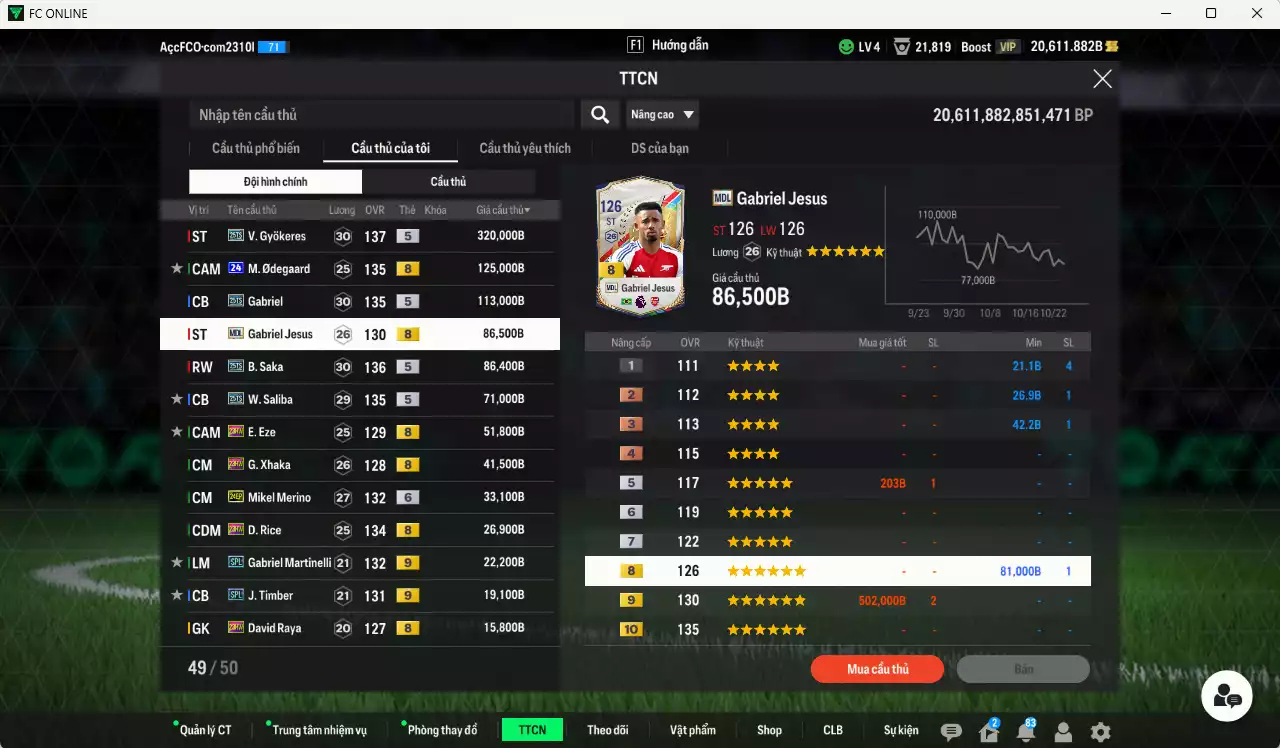Toggle the favorite star next to W. Saliba
The width and height of the screenshot is (1280, 748).
(x=177, y=399)
